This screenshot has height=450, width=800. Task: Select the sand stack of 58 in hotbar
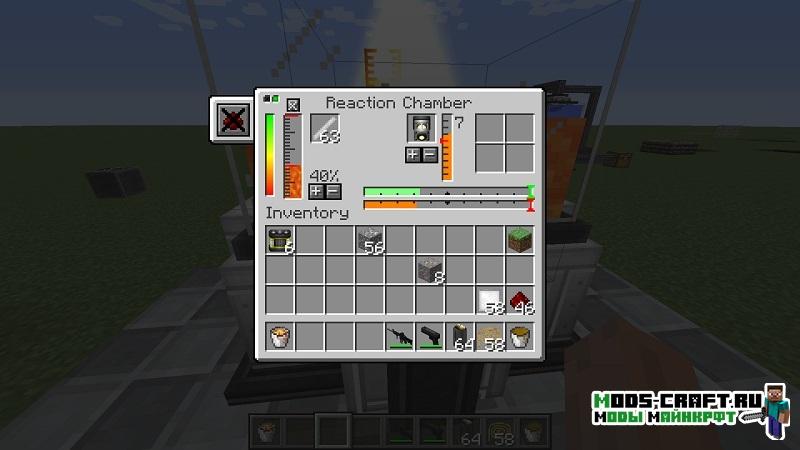click(490, 337)
